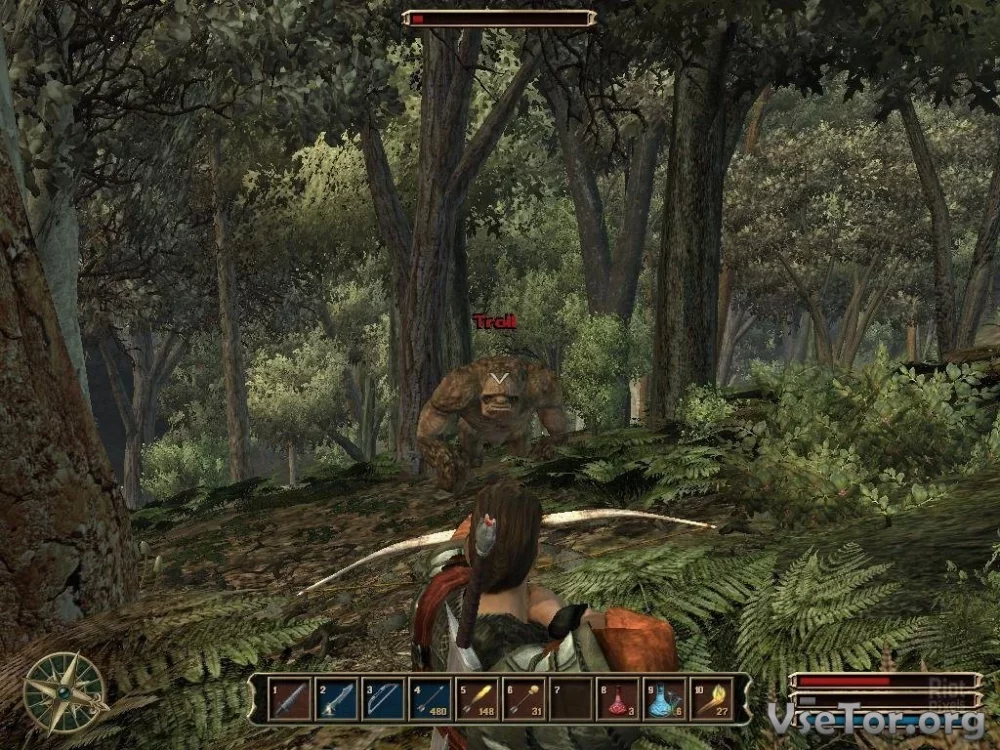The height and width of the screenshot is (750, 1000).
Task: Use the red health potion
Action: pyautogui.click(x=617, y=699)
